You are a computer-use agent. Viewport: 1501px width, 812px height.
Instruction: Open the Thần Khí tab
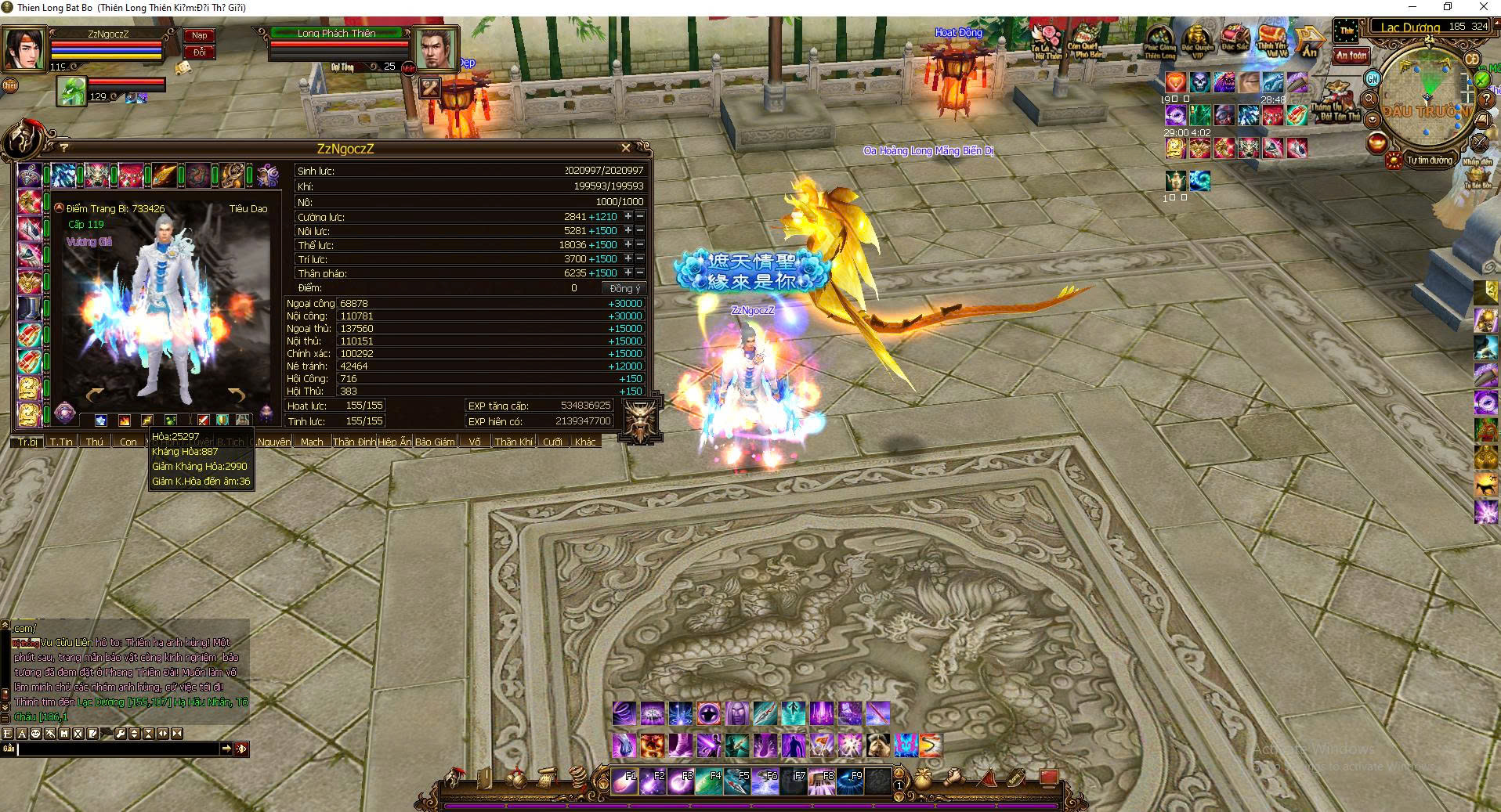pos(514,442)
